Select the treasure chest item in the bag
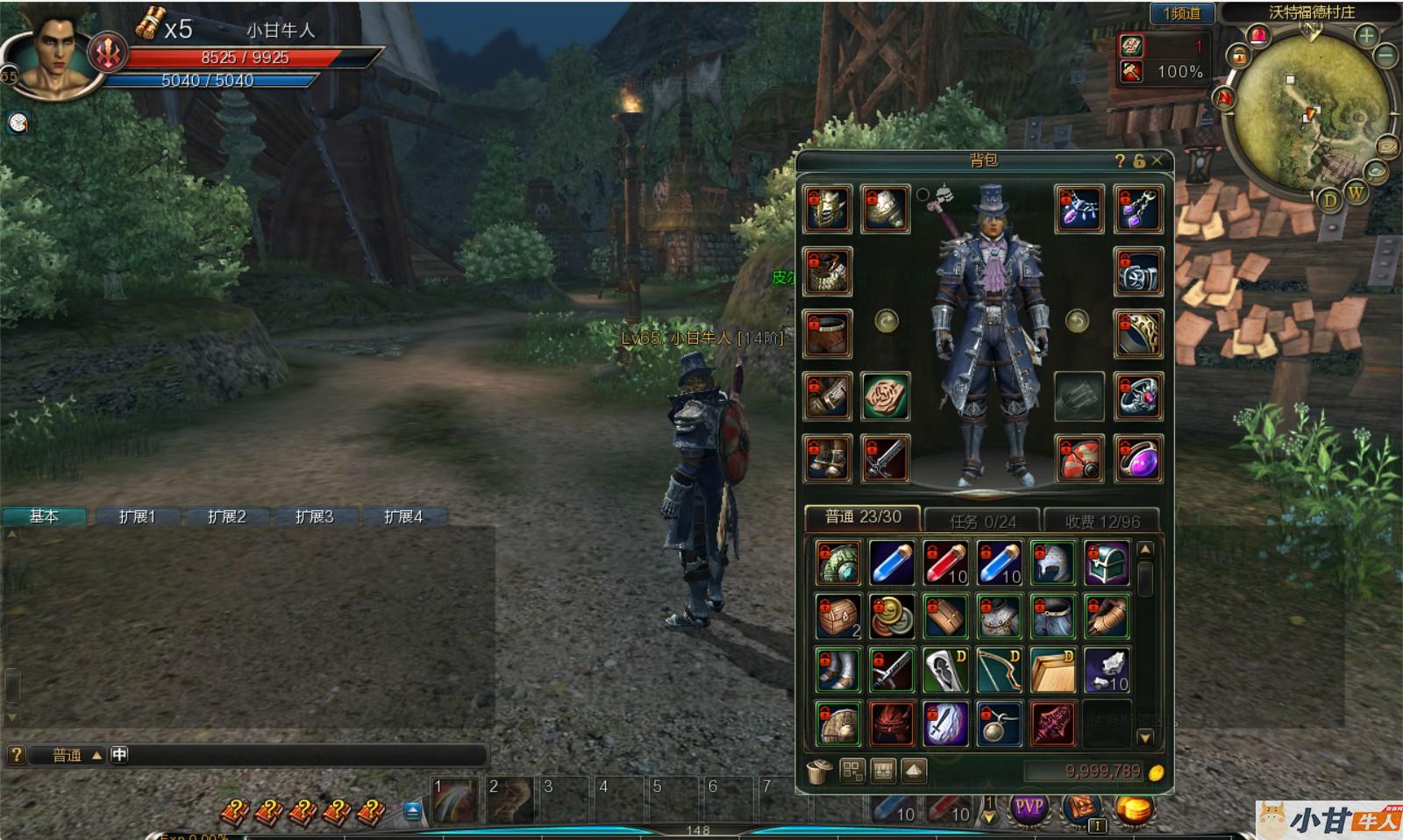 pos(1106,563)
